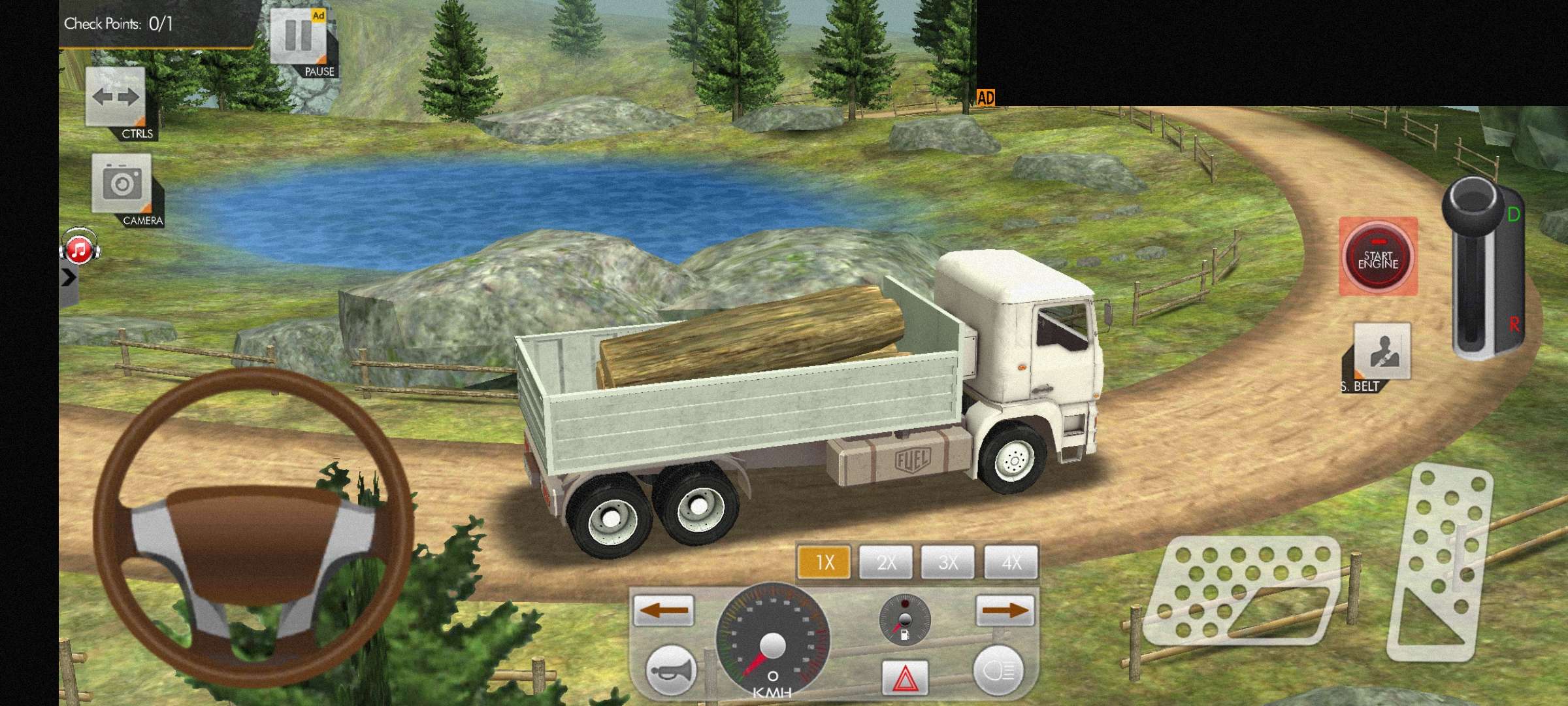This screenshot has height=706, width=1568.
Task: Click the gear shift lever
Action: 1477,268
